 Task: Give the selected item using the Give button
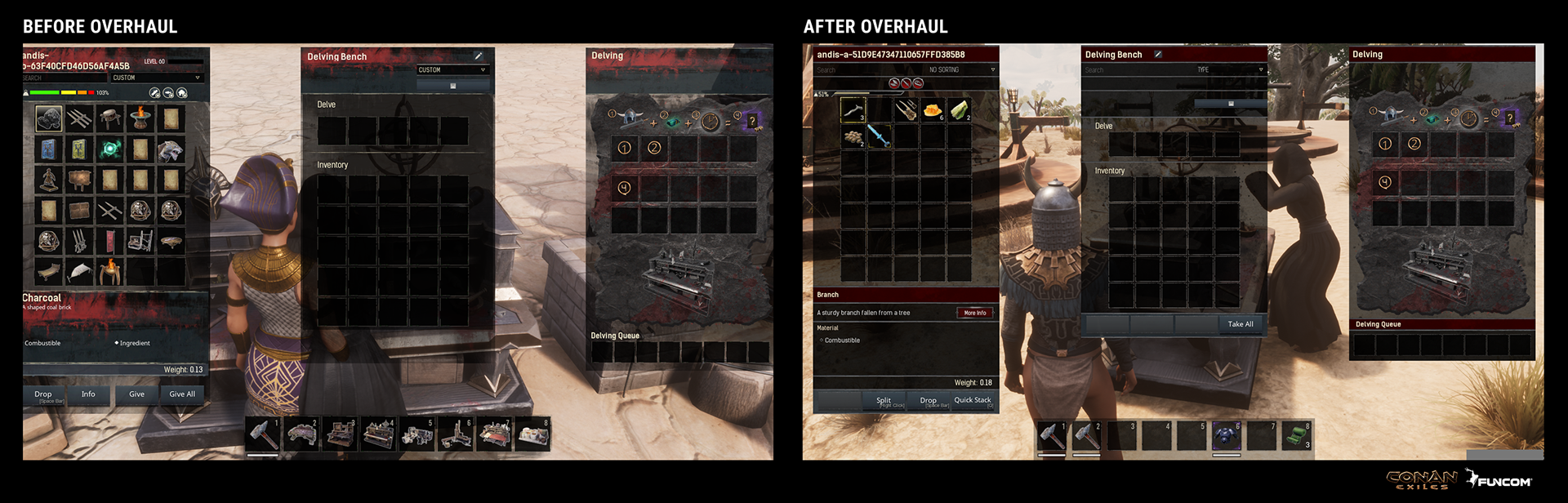click(136, 394)
